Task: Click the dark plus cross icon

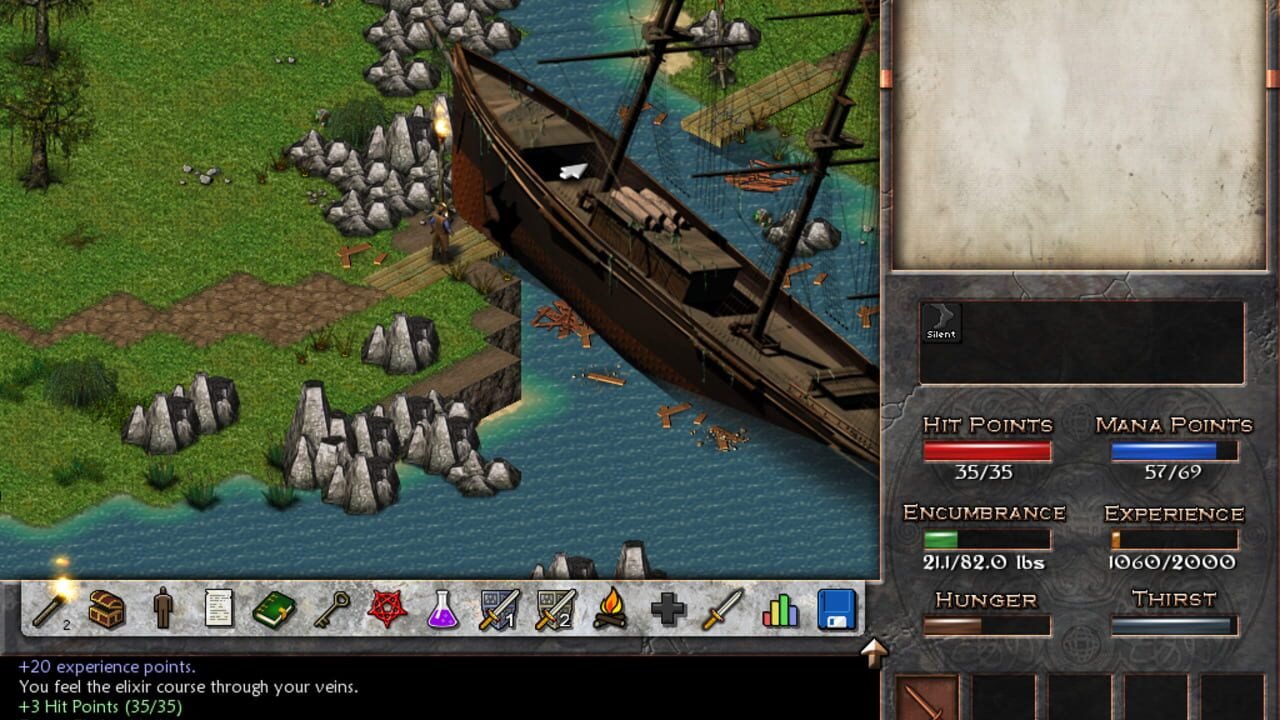Action: [667, 608]
